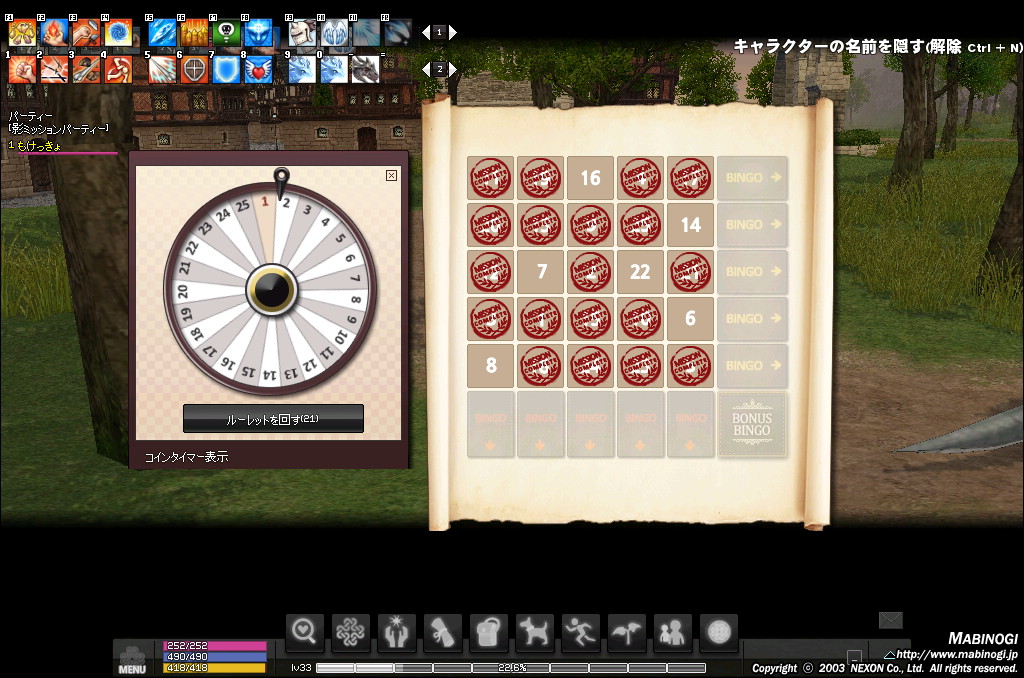This screenshot has width=1024, height=678.
Task: Close the roulette window
Action: pyautogui.click(x=391, y=175)
